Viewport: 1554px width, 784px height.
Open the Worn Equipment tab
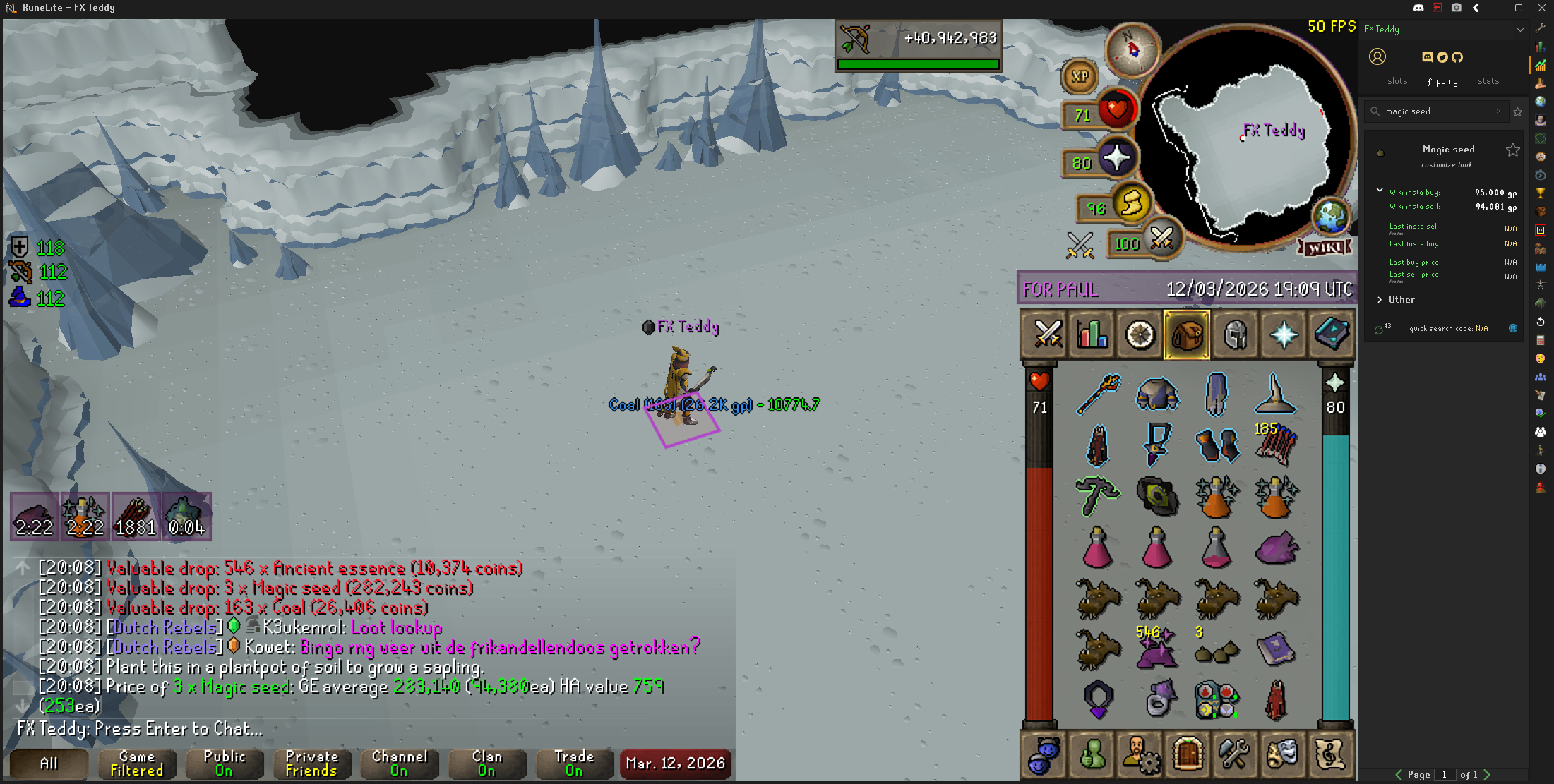1236,334
